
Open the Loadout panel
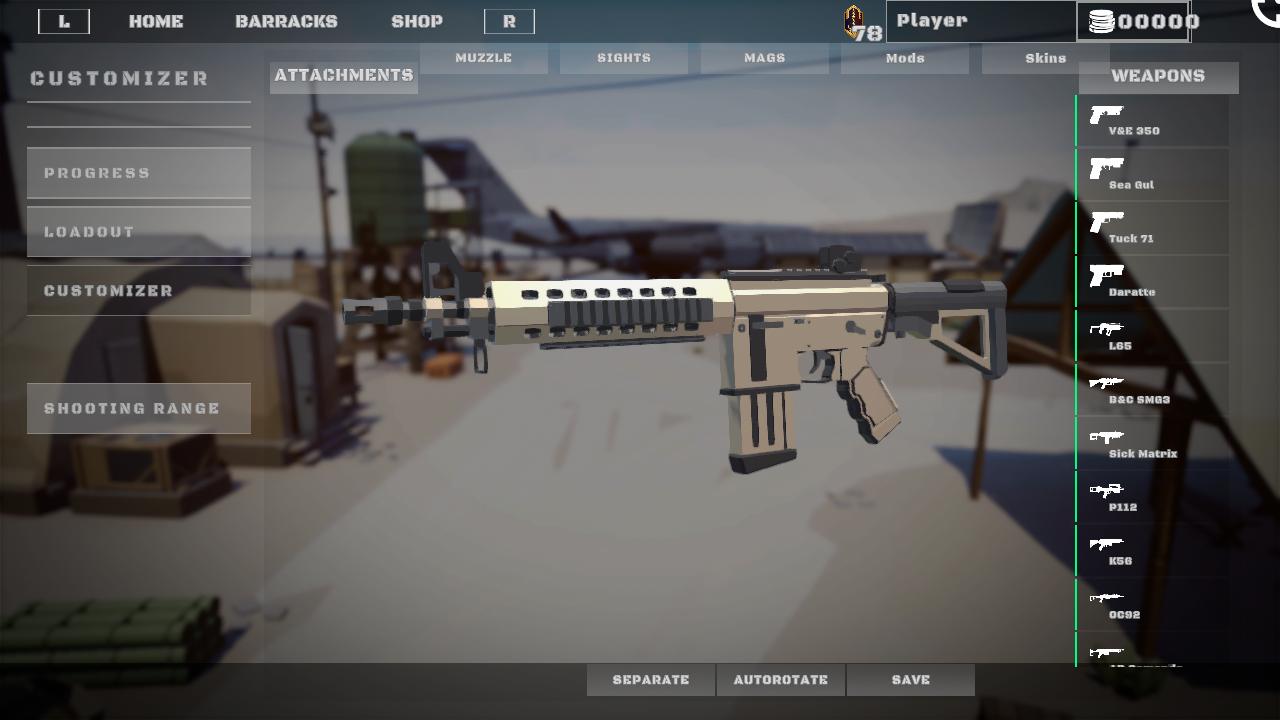click(x=139, y=231)
